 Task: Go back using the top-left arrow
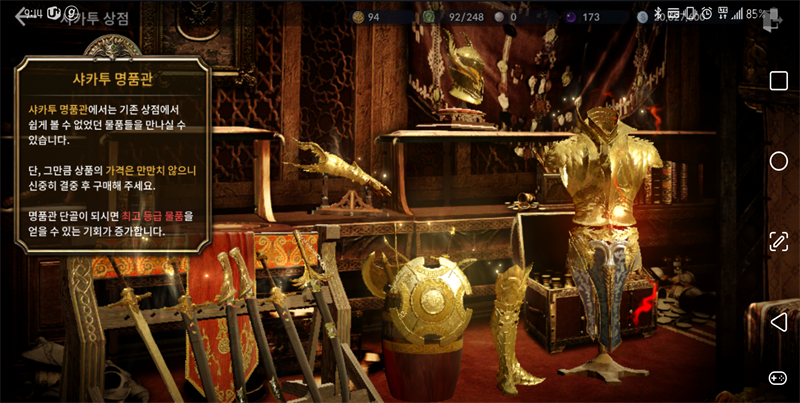[x=22, y=18]
